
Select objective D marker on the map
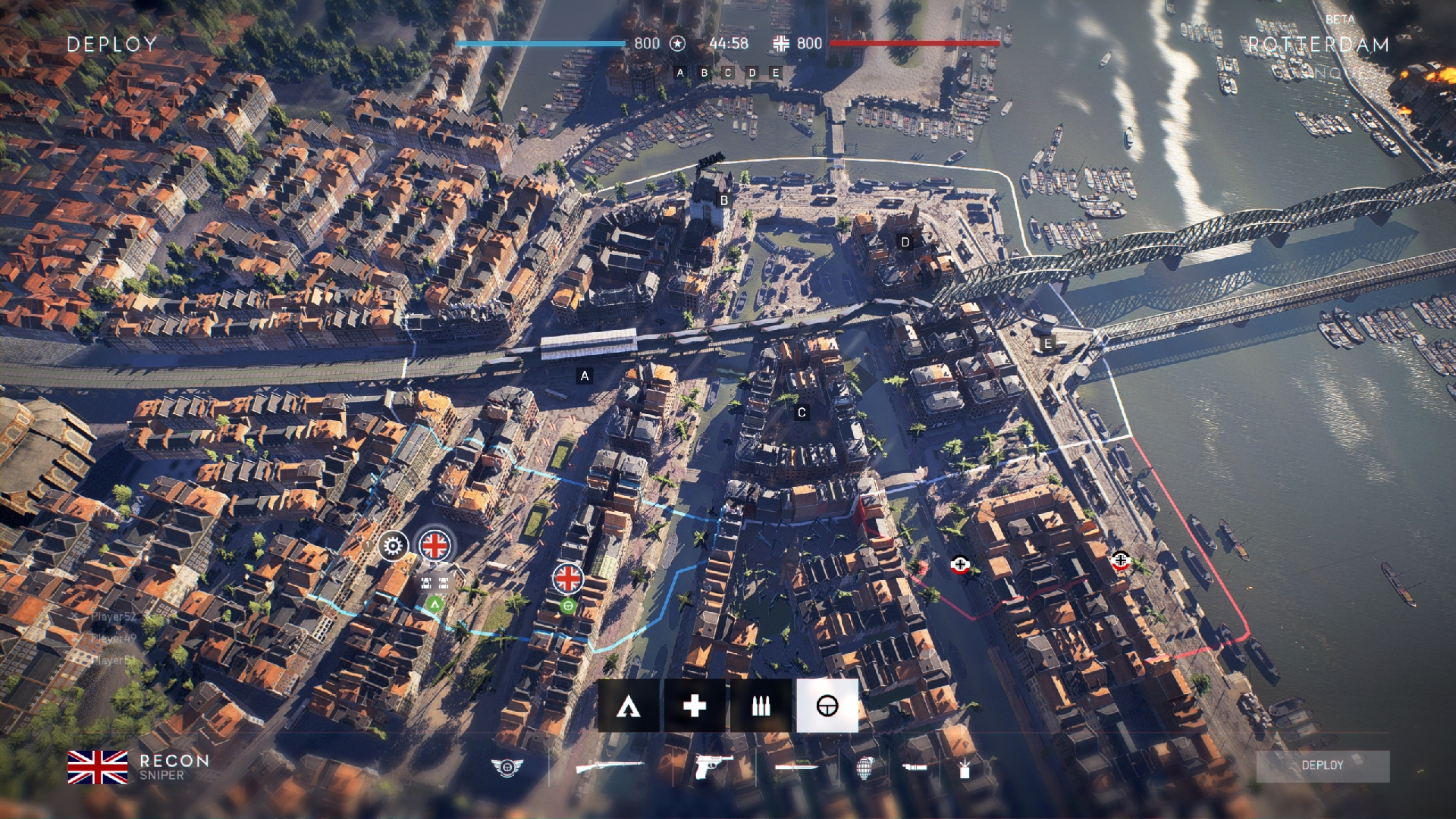click(905, 242)
